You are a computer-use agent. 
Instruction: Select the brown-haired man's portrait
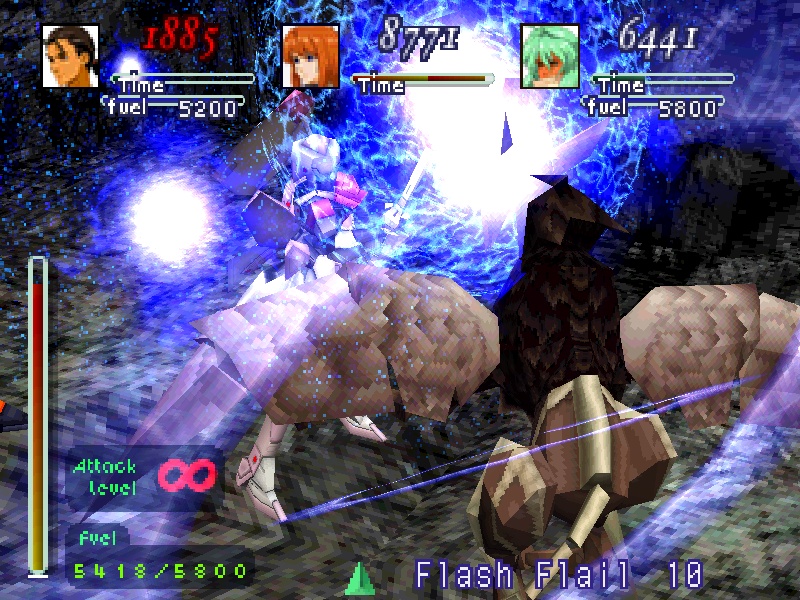pos(70,56)
